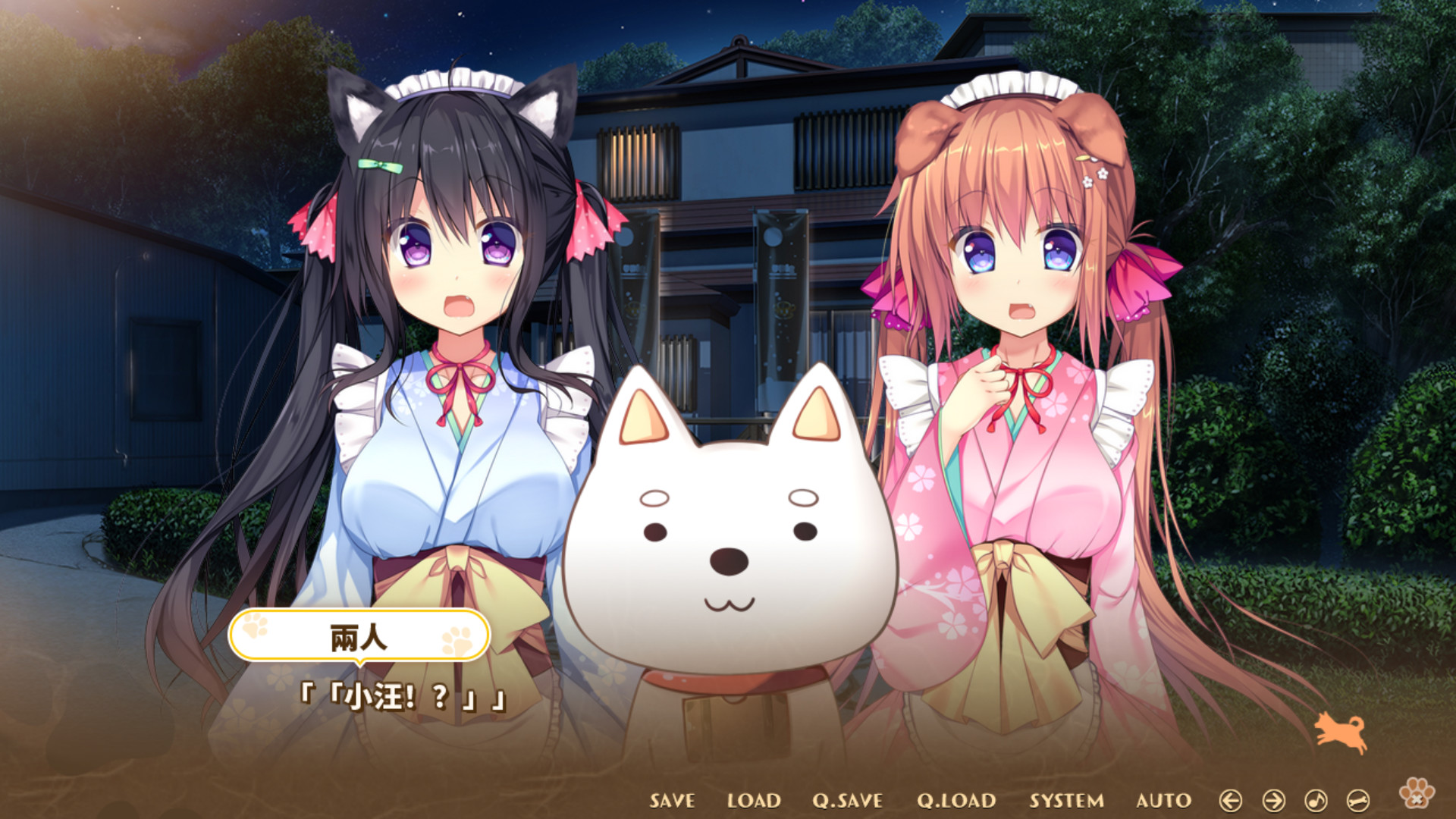Open the backlog with the left arrow icon
The image size is (1456, 819).
coord(1231,801)
